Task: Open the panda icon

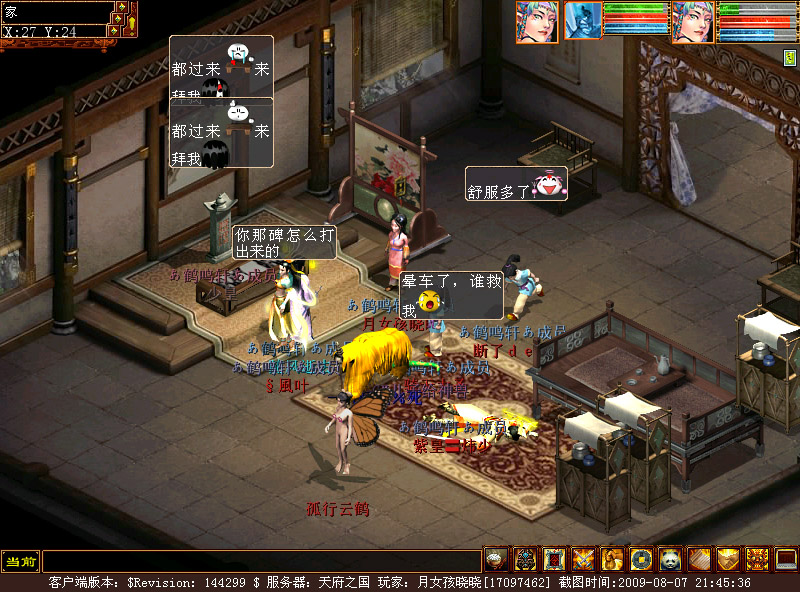Action: pos(670,559)
